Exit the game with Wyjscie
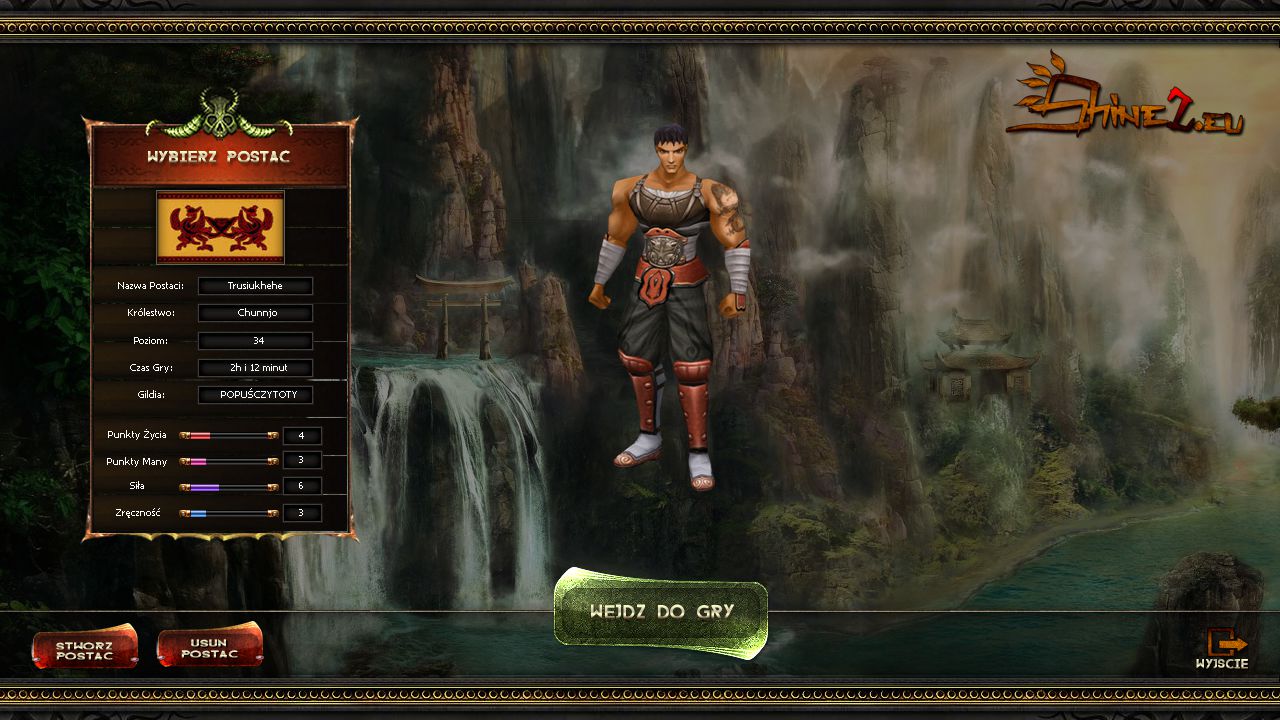Viewport: 1280px width, 720px height. 1222,649
